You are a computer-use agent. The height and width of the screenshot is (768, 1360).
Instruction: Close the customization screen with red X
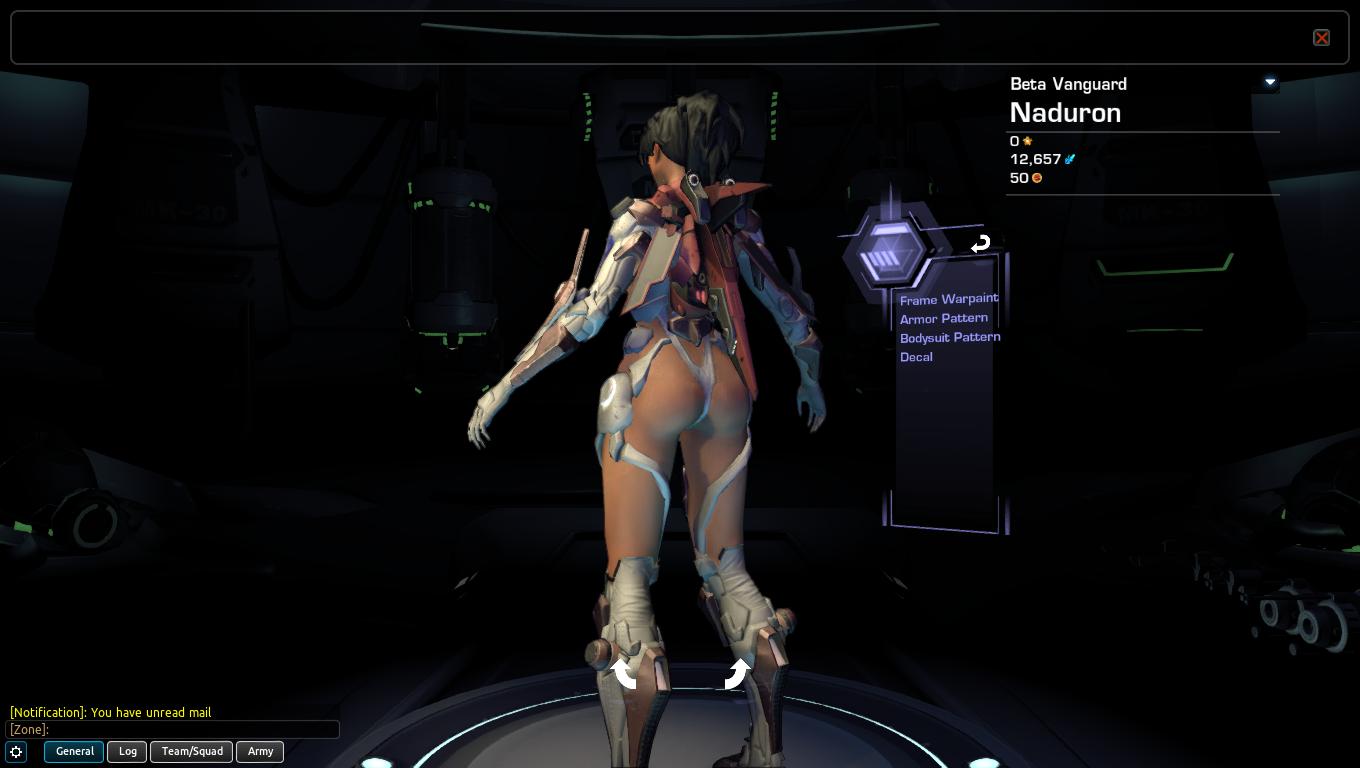1321,38
